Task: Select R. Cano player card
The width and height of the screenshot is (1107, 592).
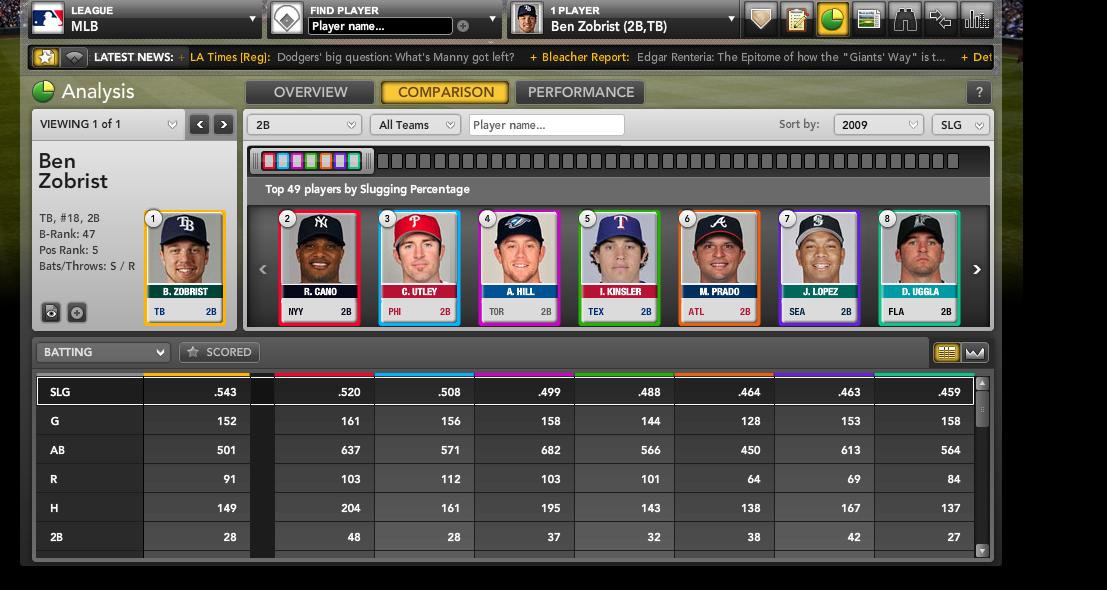Action: click(319, 267)
